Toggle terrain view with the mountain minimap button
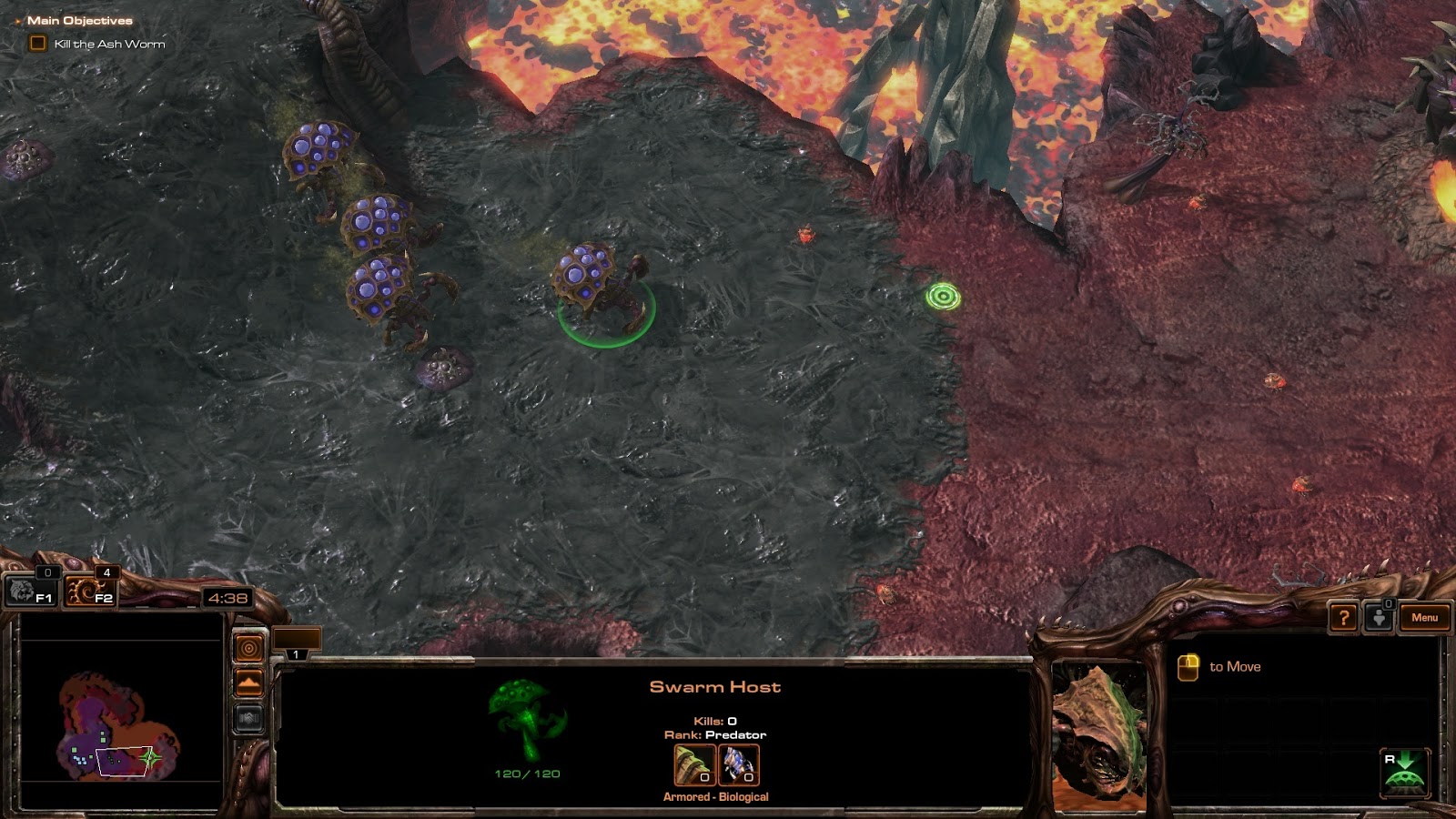Image resolution: width=1456 pixels, height=819 pixels. 248,681
